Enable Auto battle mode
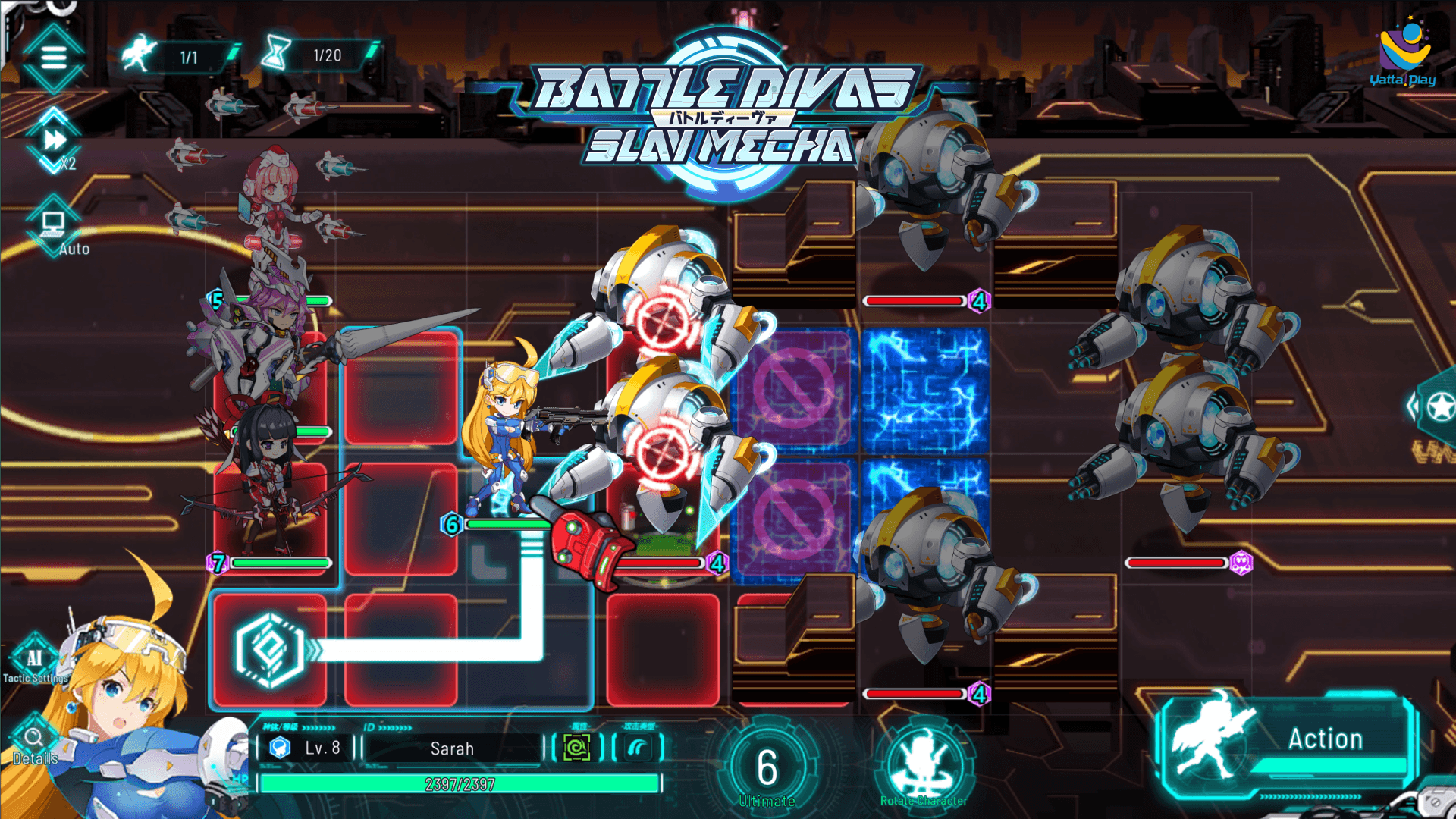 coord(54,225)
